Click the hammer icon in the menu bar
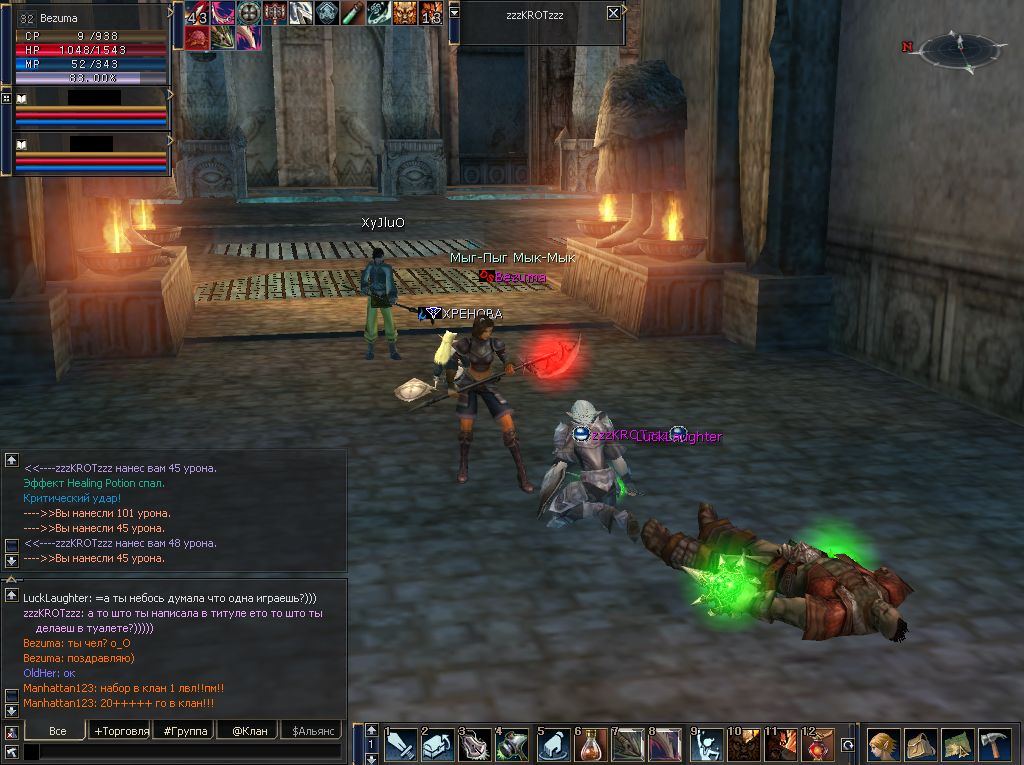The width and height of the screenshot is (1024, 765). point(994,745)
